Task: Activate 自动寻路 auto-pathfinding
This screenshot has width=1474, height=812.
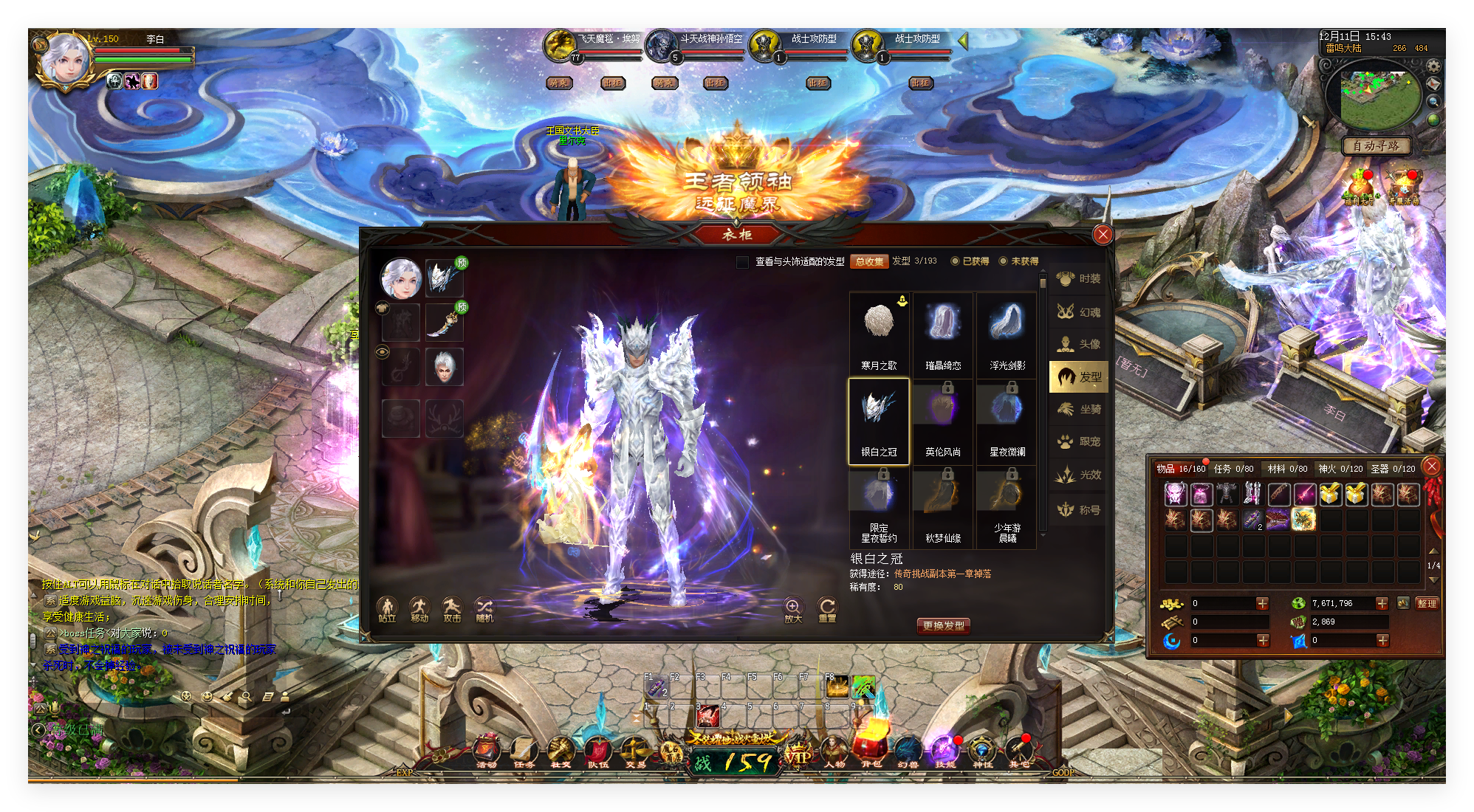Action: [1376, 146]
